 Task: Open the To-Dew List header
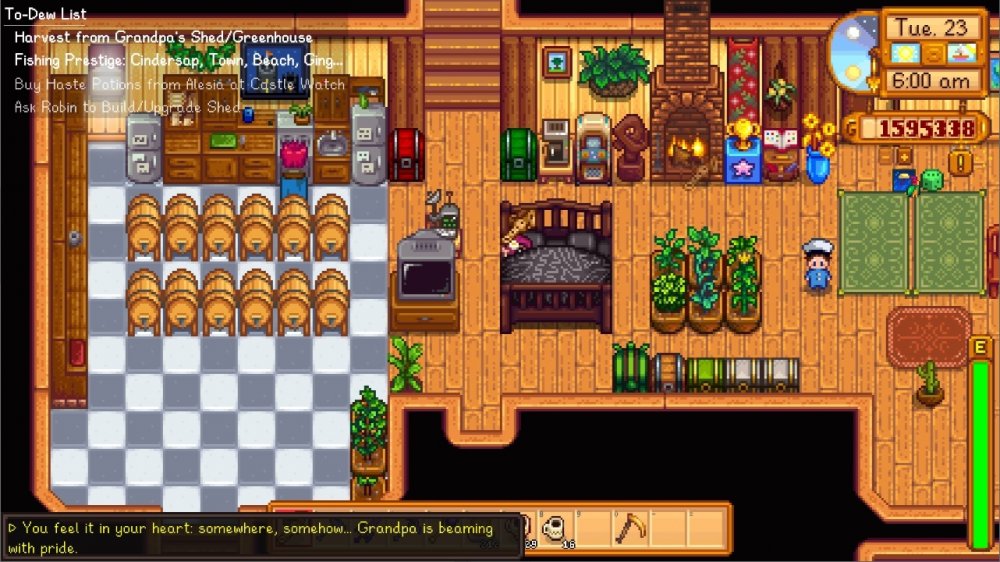(46, 14)
